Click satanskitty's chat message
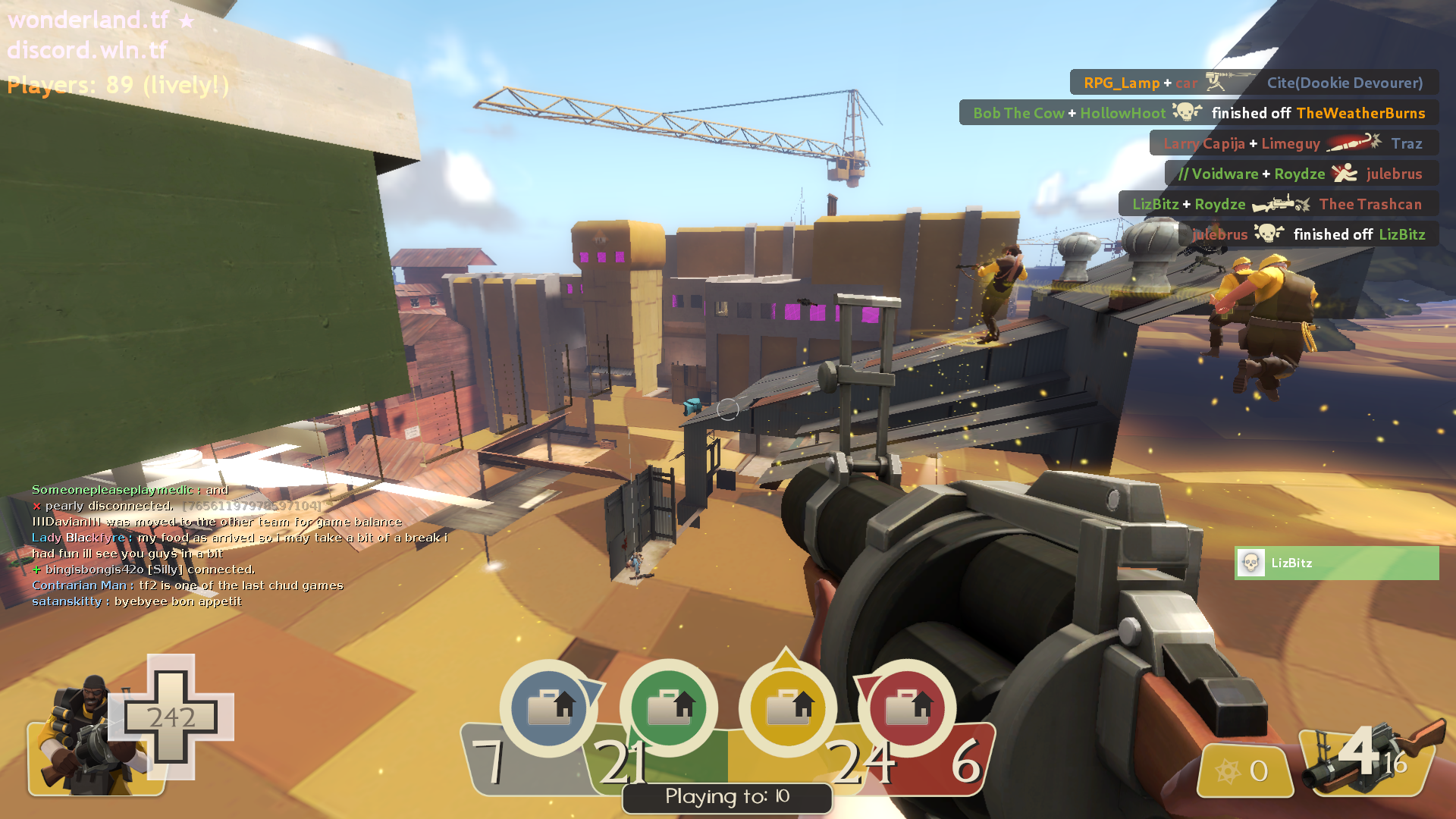This screenshot has width=1456, height=819. pyautogui.click(x=136, y=601)
